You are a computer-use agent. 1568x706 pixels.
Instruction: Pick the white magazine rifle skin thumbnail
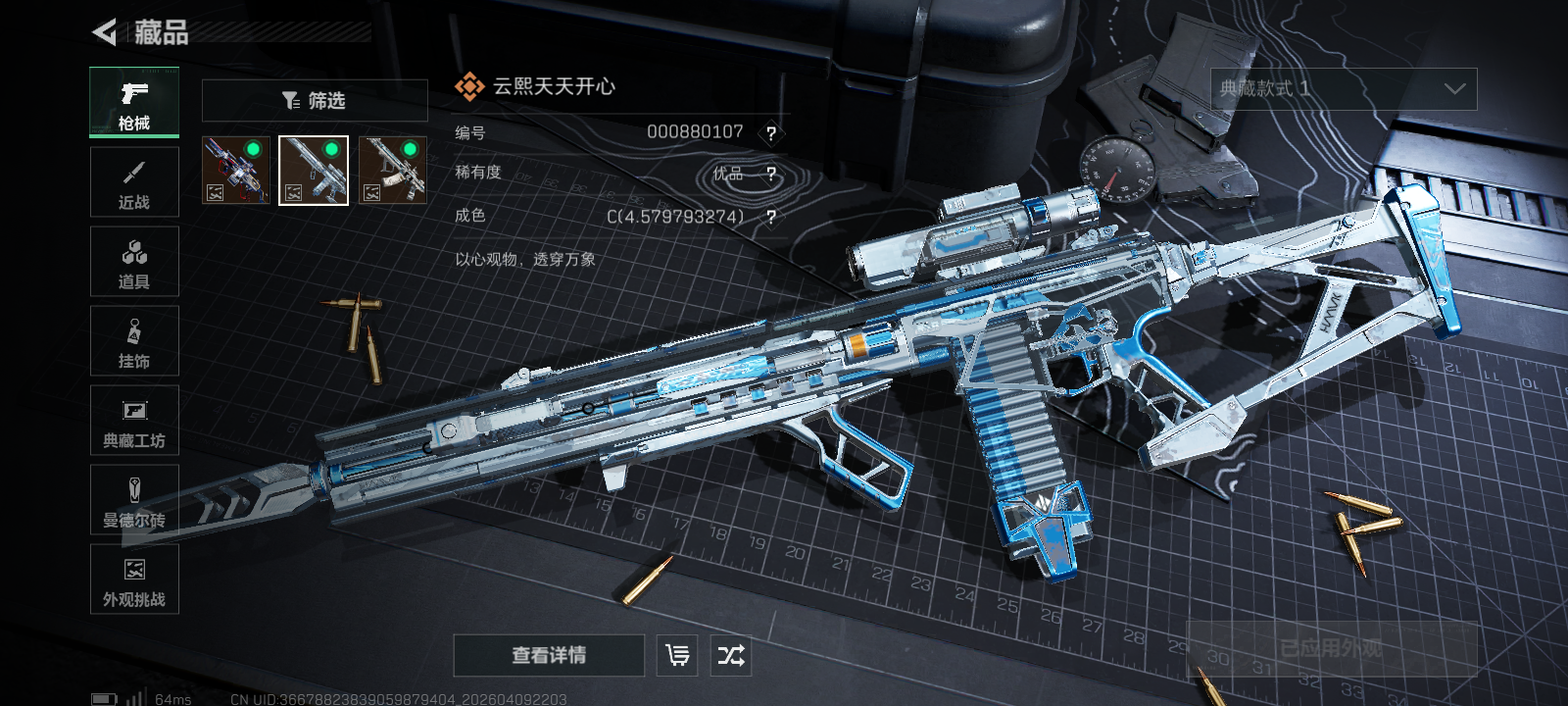click(x=392, y=171)
